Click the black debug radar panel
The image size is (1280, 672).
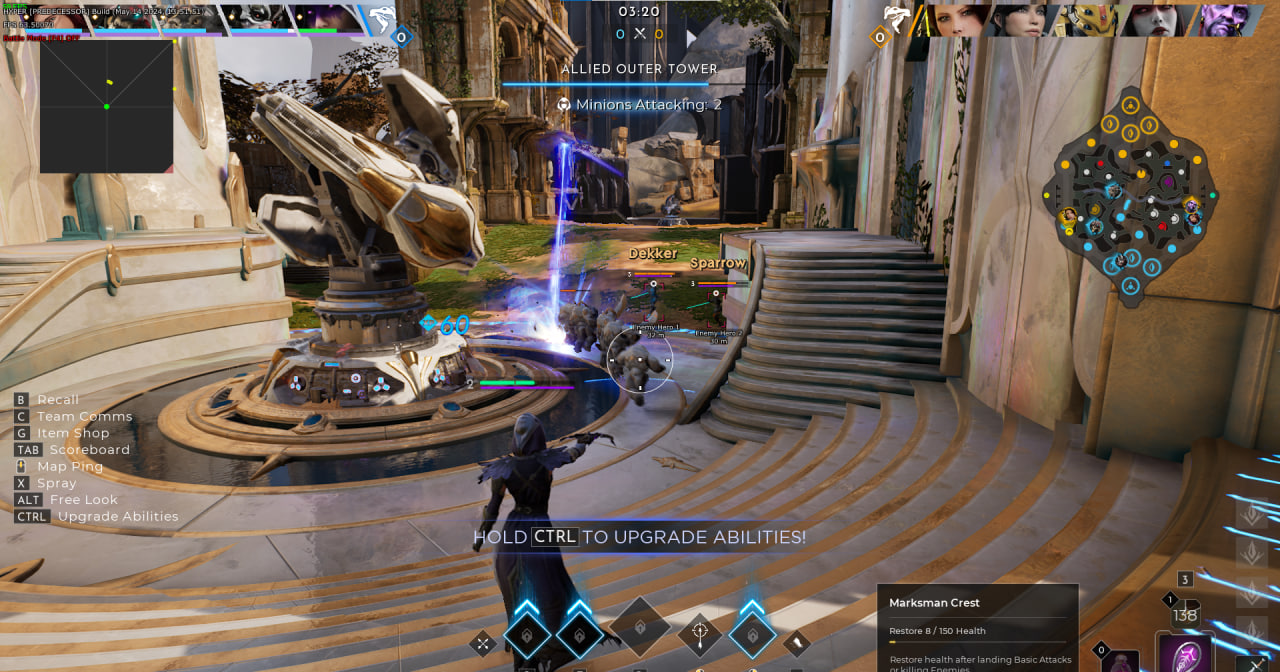[x=106, y=106]
